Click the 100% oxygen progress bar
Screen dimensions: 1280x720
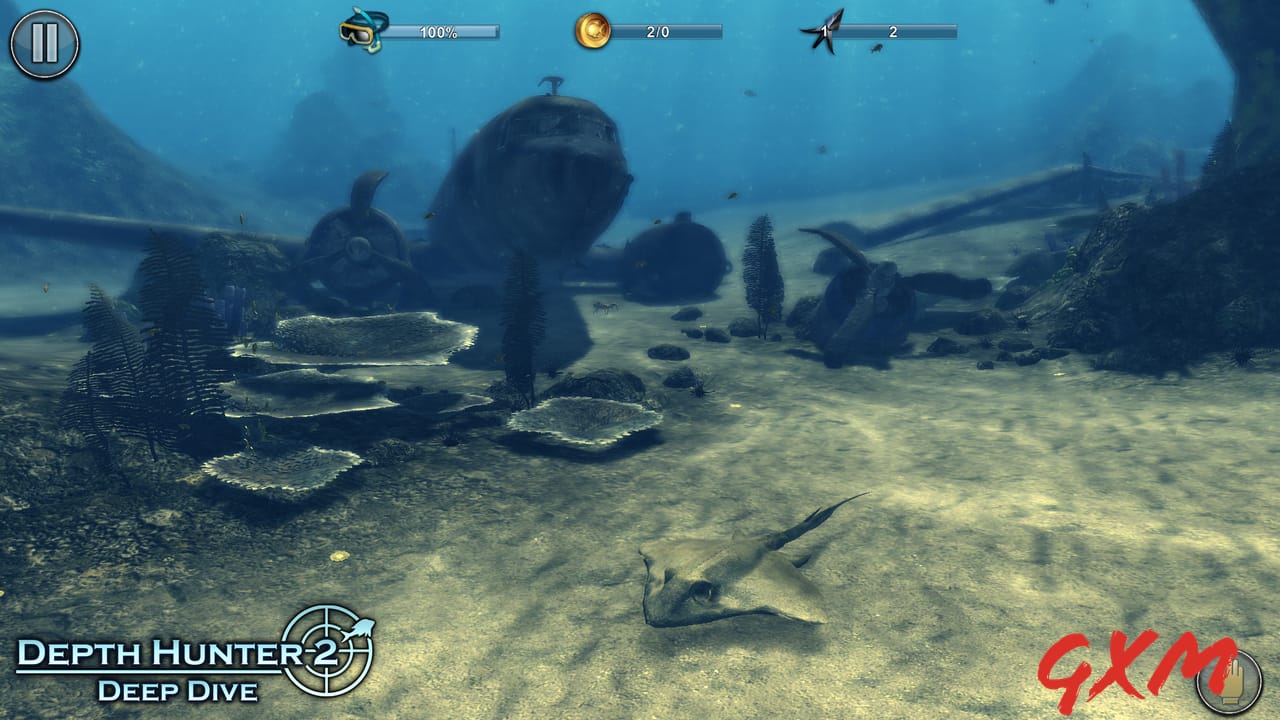446,32
